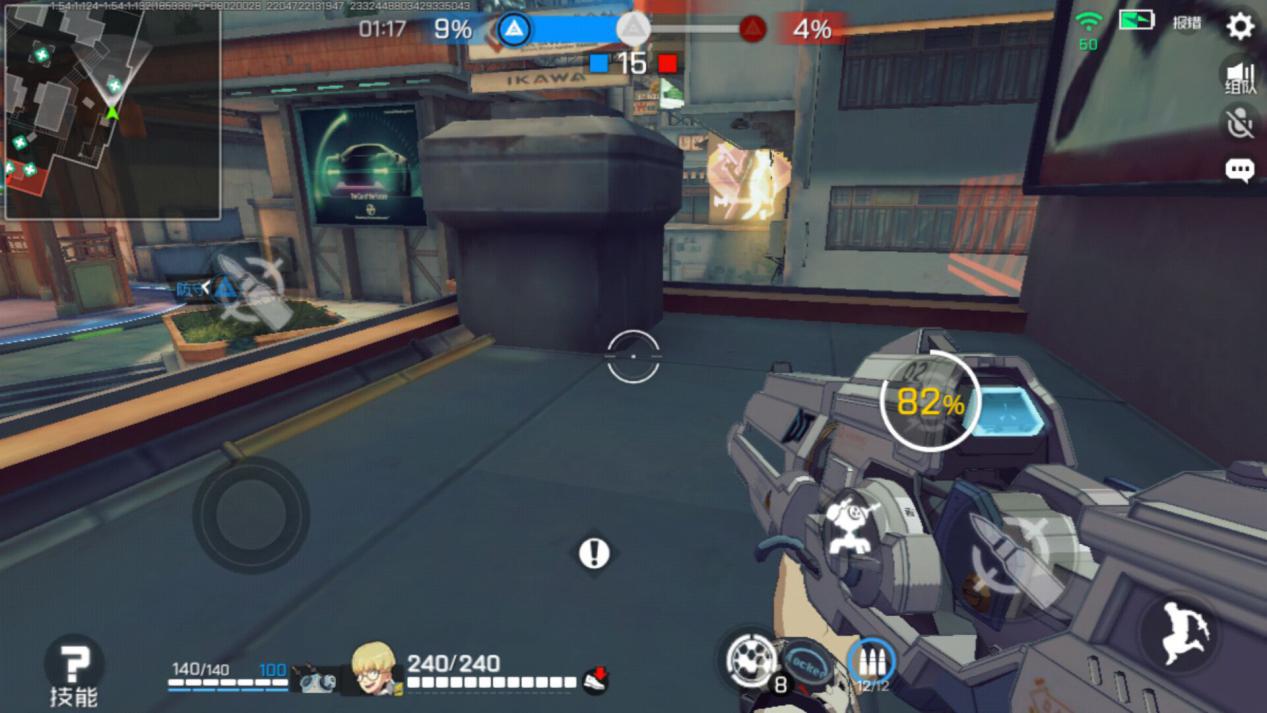Tap the shoe icon with red arrow
Image resolution: width=1267 pixels, height=713 pixels.
[x=596, y=679]
